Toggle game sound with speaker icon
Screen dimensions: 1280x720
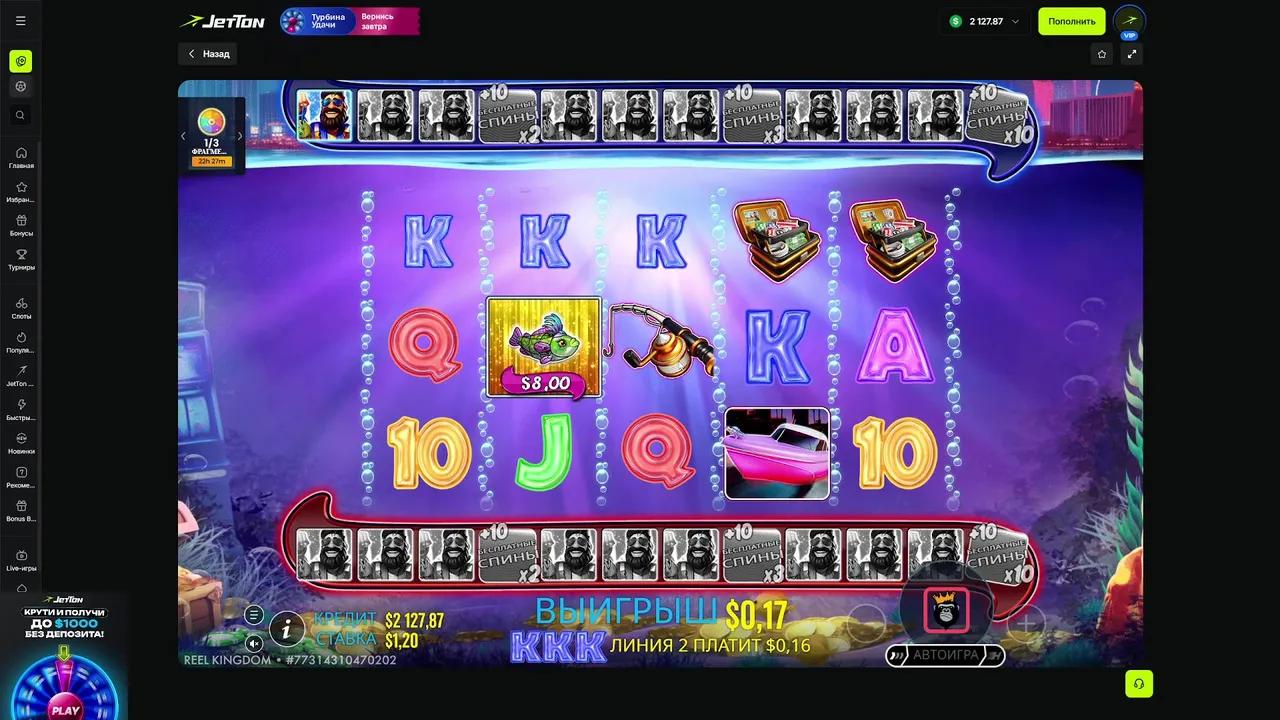254,644
